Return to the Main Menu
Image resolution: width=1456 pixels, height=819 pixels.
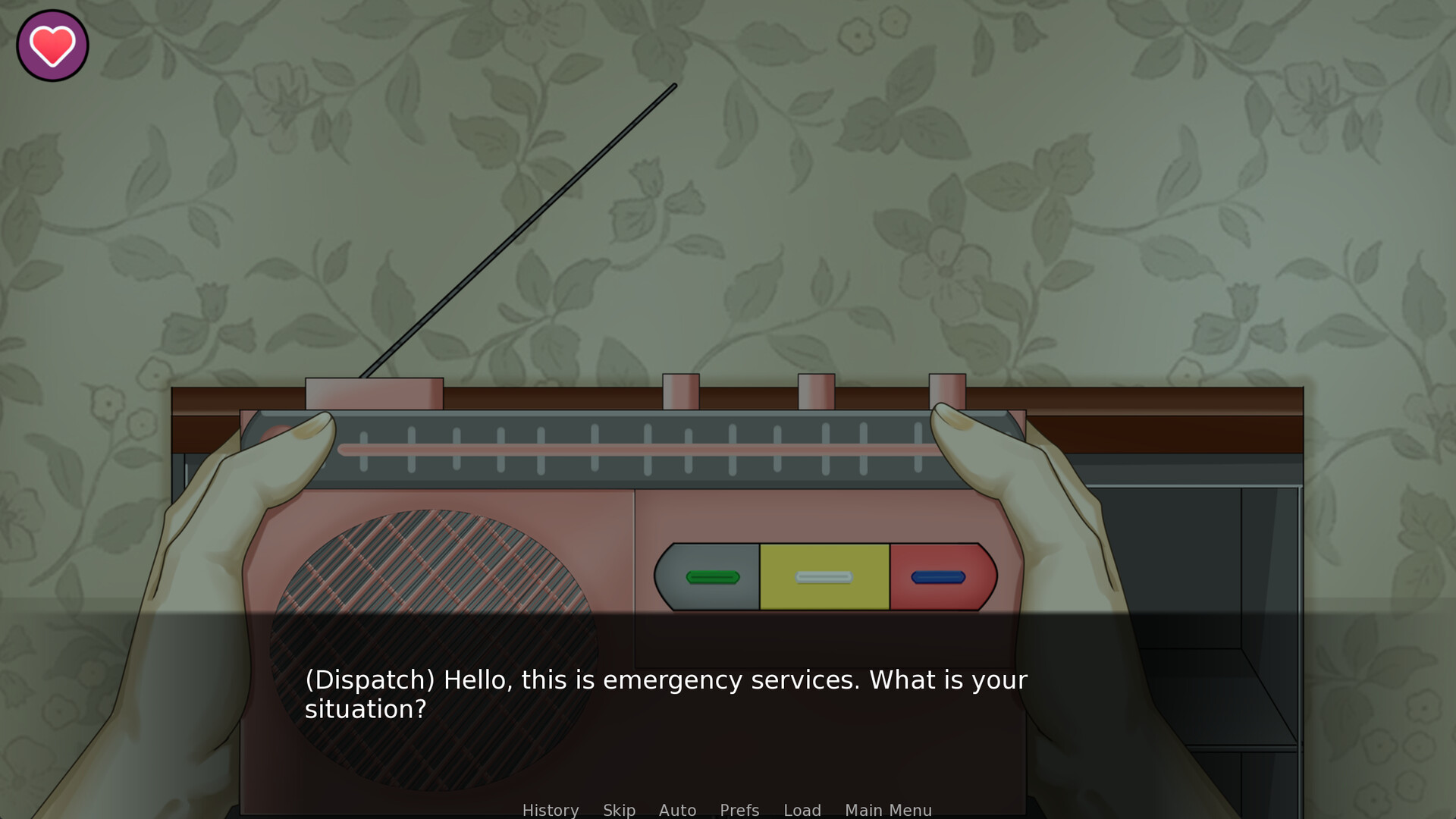click(x=888, y=810)
